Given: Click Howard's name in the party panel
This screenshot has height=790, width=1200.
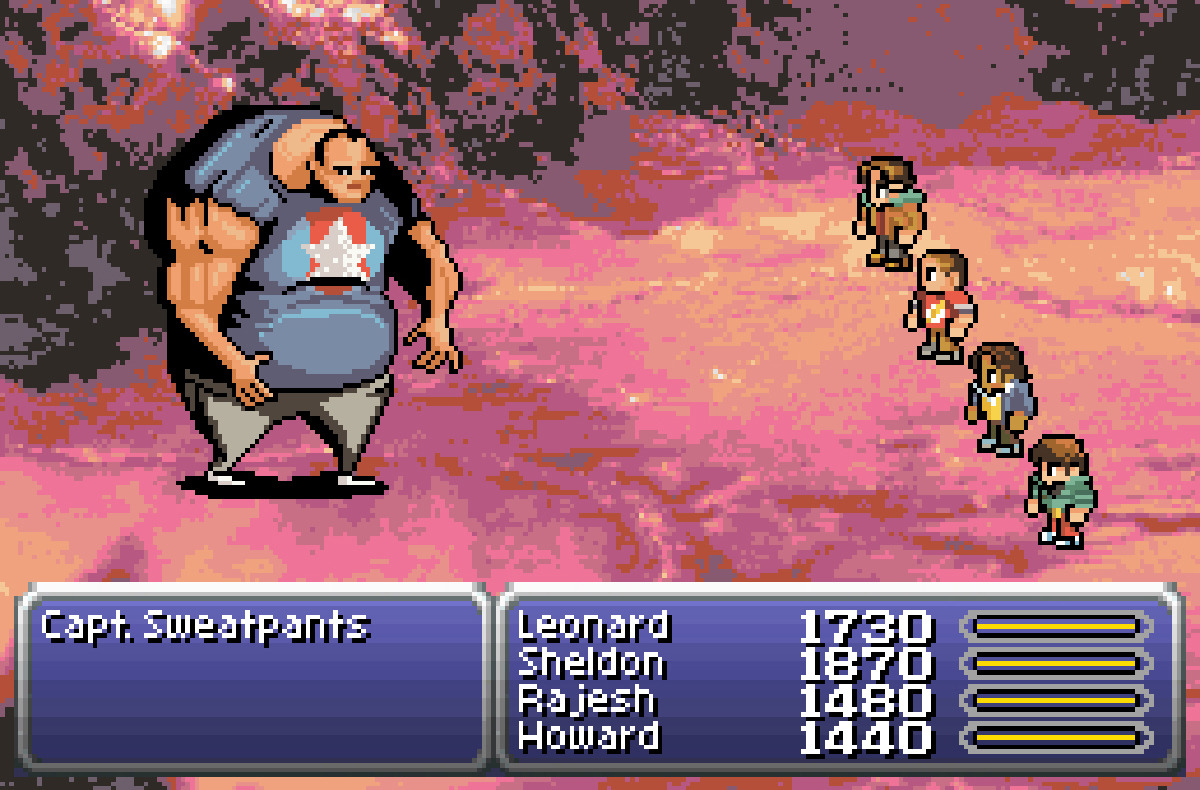Looking at the screenshot, I should click(588, 737).
